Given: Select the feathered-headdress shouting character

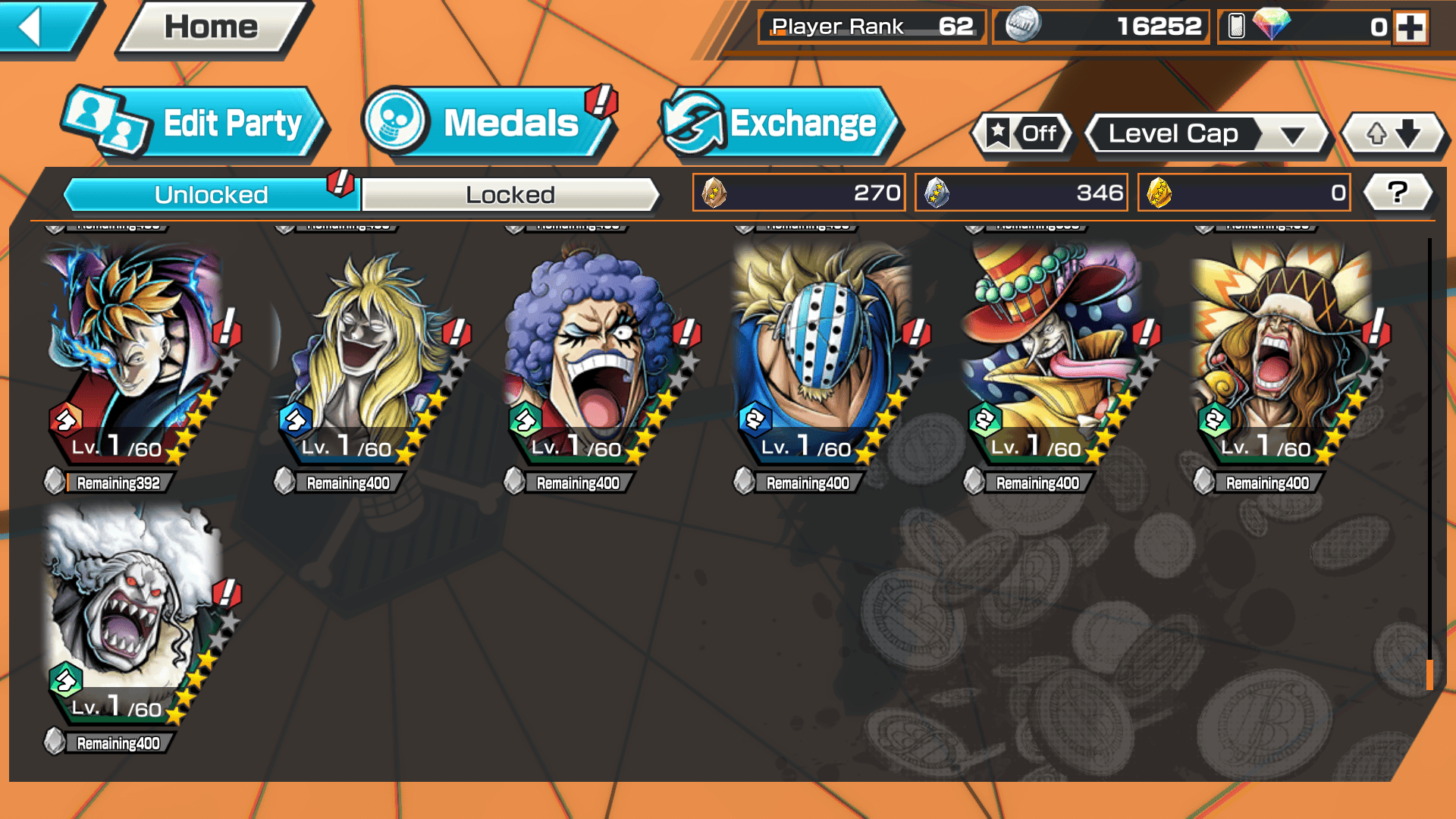Looking at the screenshot, I should pyautogui.click(x=1283, y=356).
